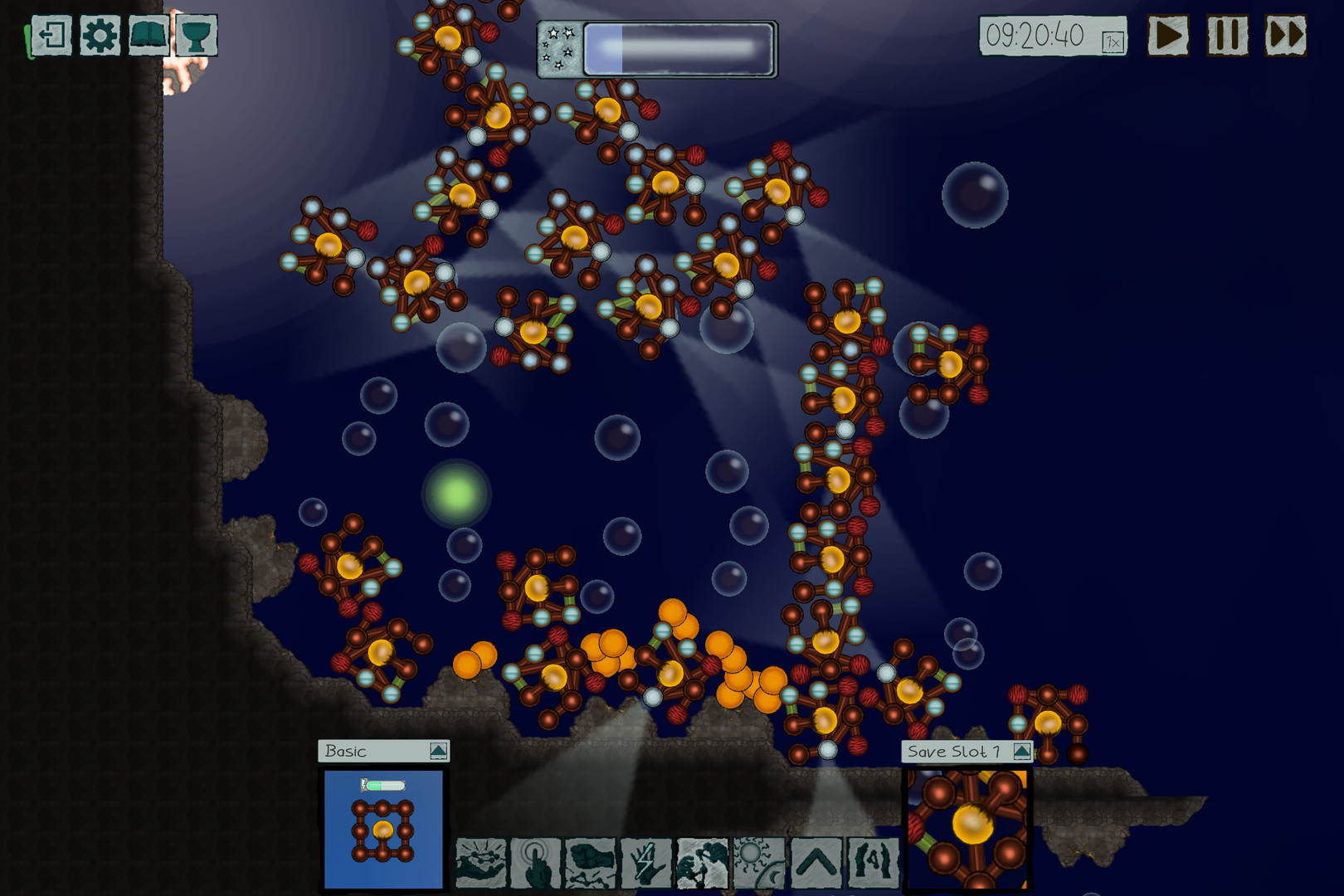Expand the Basic panel arrow

[x=437, y=752]
